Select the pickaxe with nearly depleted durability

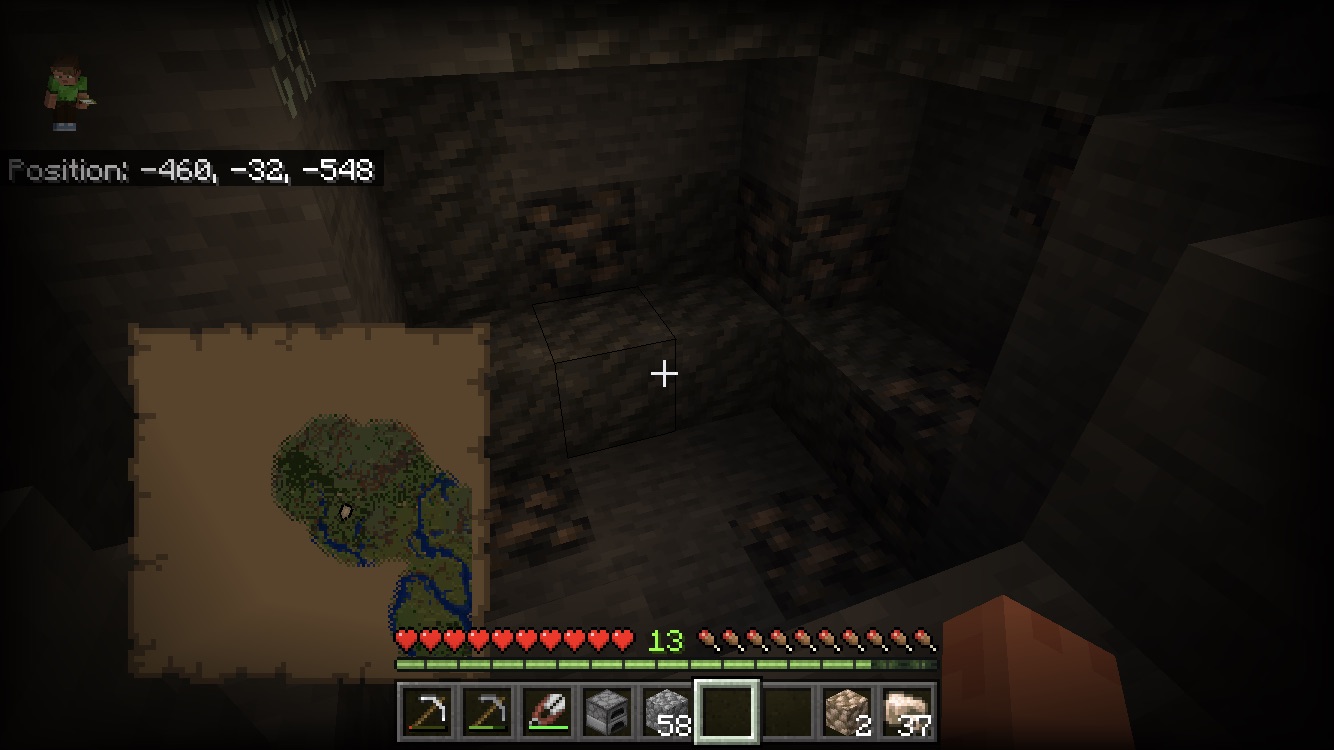(x=427, y=713)
